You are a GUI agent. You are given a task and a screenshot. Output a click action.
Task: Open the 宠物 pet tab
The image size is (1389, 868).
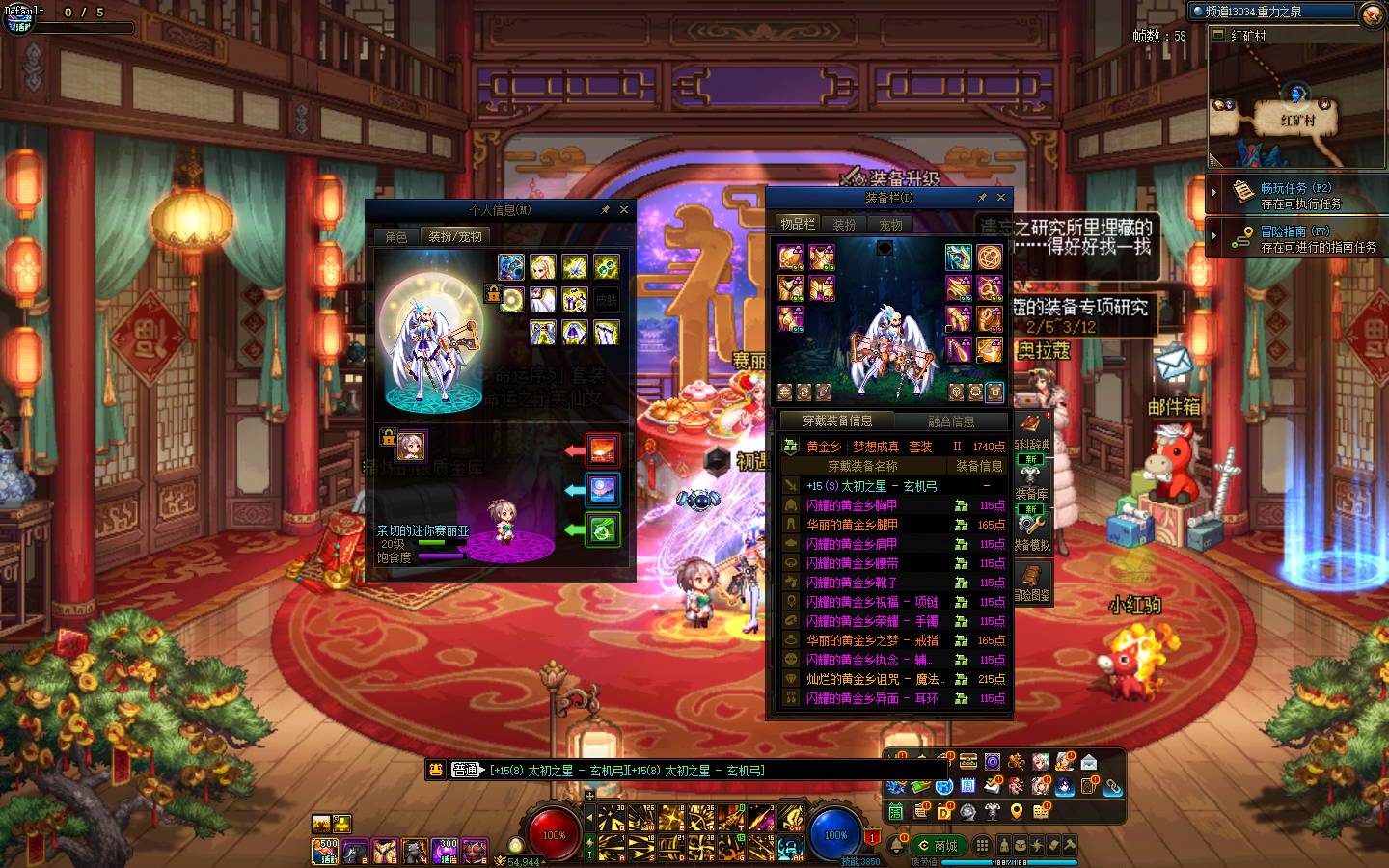click(x=890, y=225)
